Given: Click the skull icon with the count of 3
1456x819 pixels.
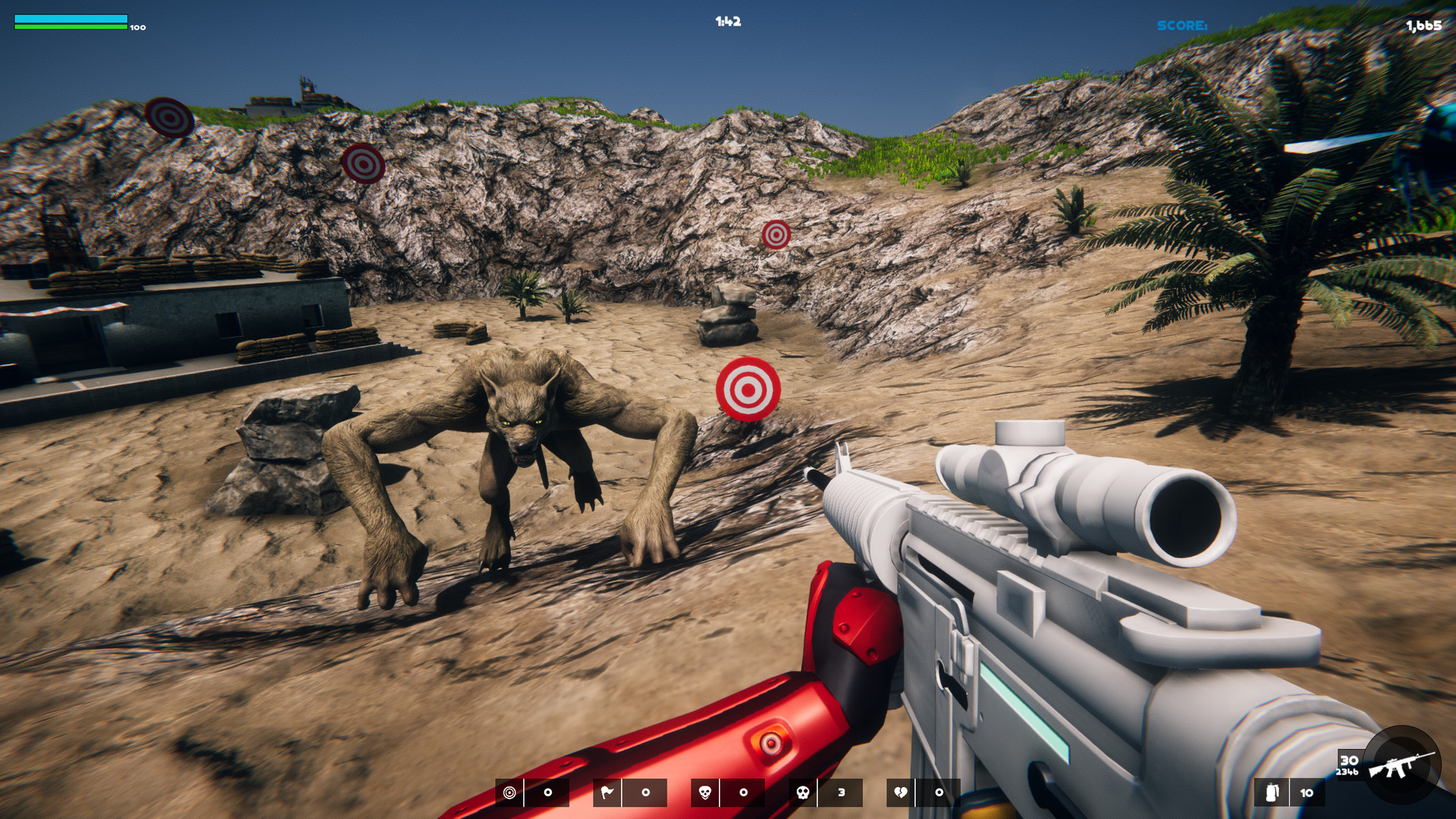Looking at the screenshot, I should point(804,791).
